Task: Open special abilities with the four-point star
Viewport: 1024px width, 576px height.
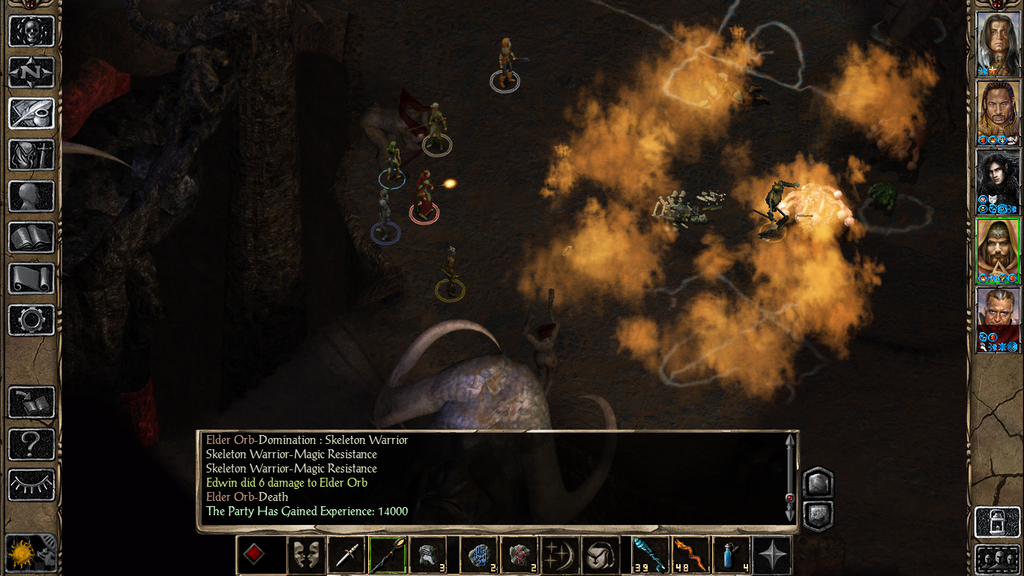Action: 773,555
